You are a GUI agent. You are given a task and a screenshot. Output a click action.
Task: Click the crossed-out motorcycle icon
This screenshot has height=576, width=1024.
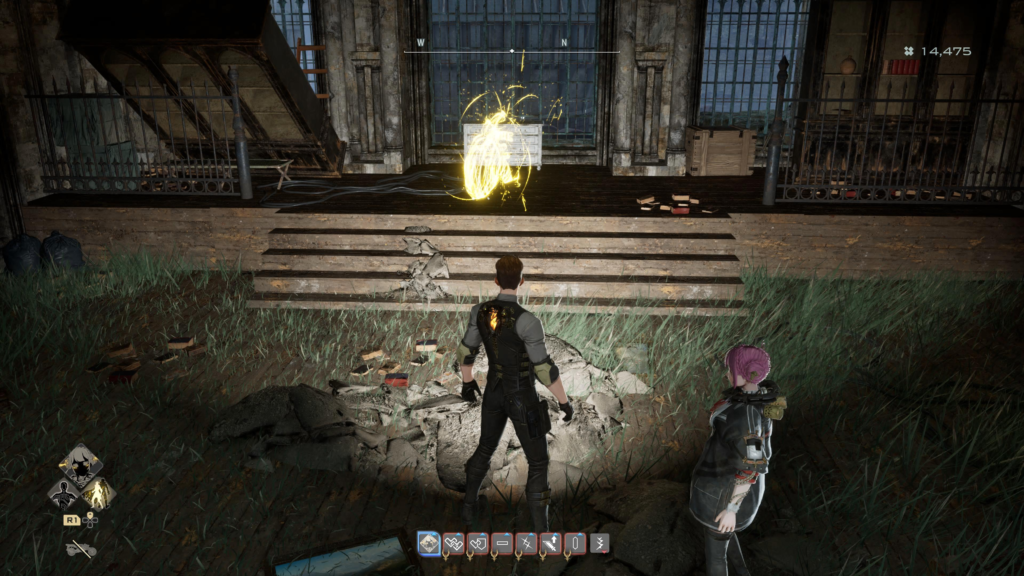tap(80, 548)
